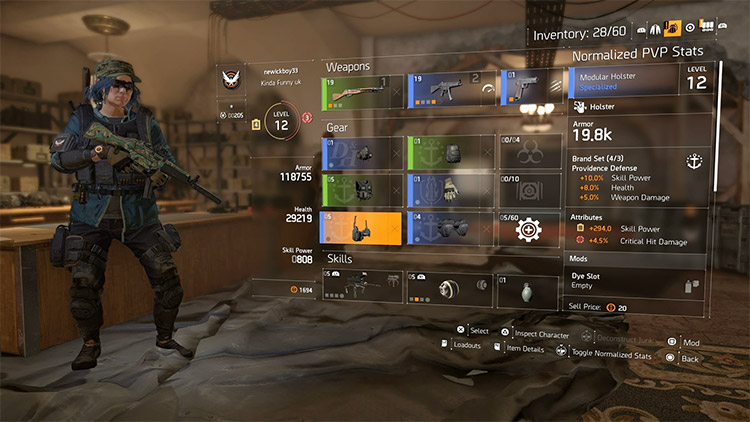
Task: Open the gear mods slot with the cog icon
Action: point(529,228)
